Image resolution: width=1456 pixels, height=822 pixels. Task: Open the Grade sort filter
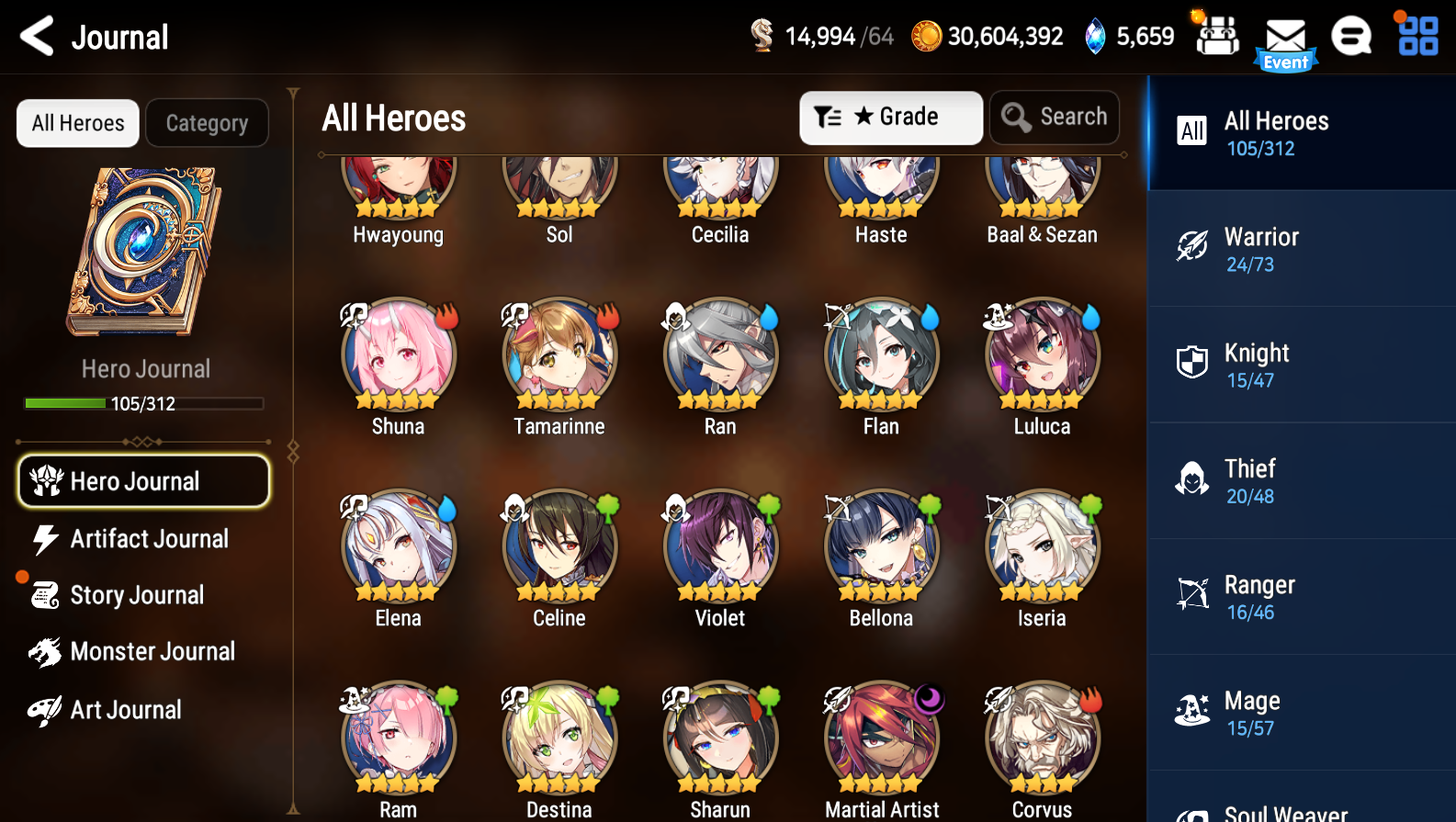(x=890, y=117)
